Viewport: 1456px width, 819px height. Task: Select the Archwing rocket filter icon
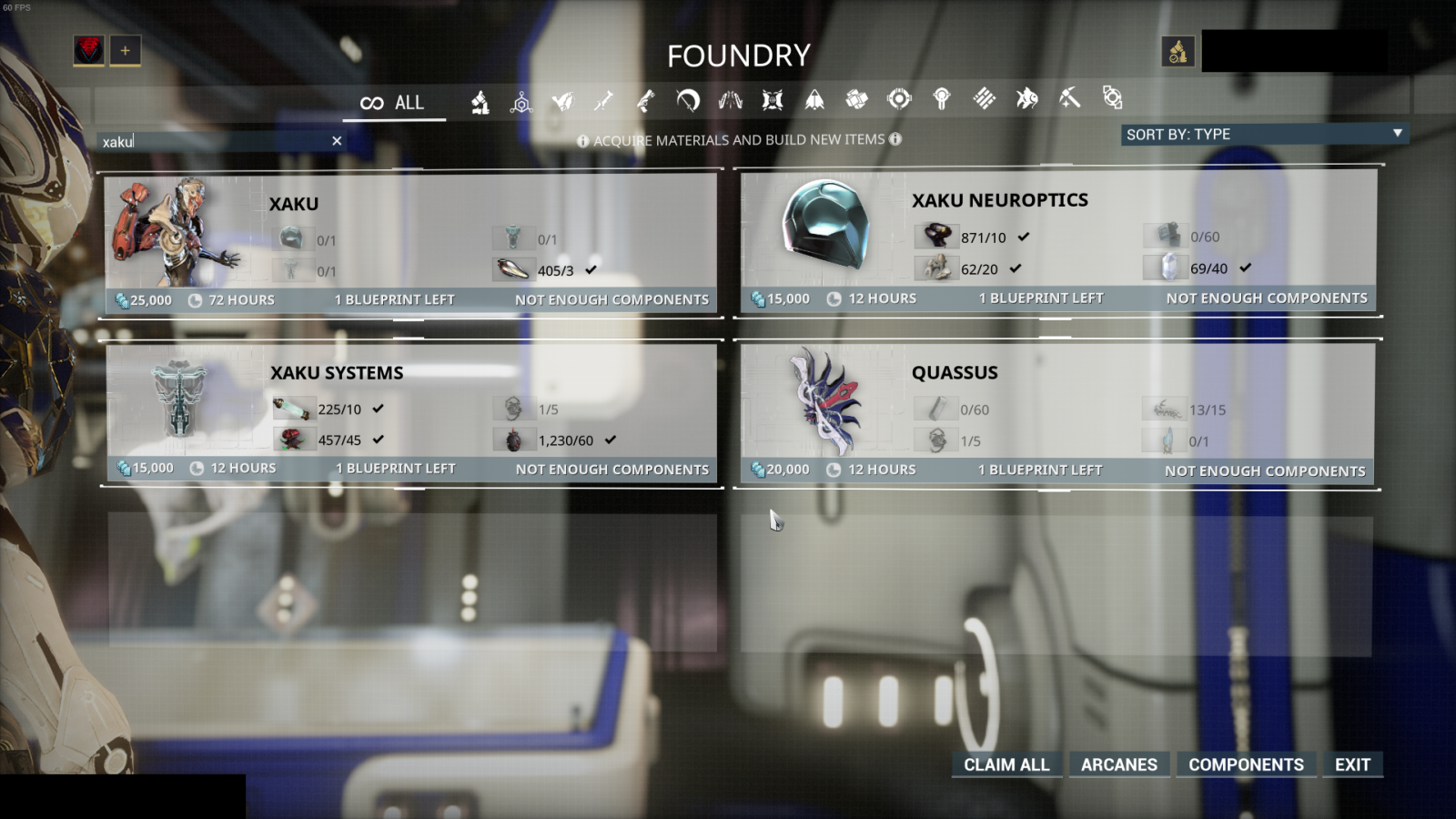pyautogui.click(x=814, y=100)
